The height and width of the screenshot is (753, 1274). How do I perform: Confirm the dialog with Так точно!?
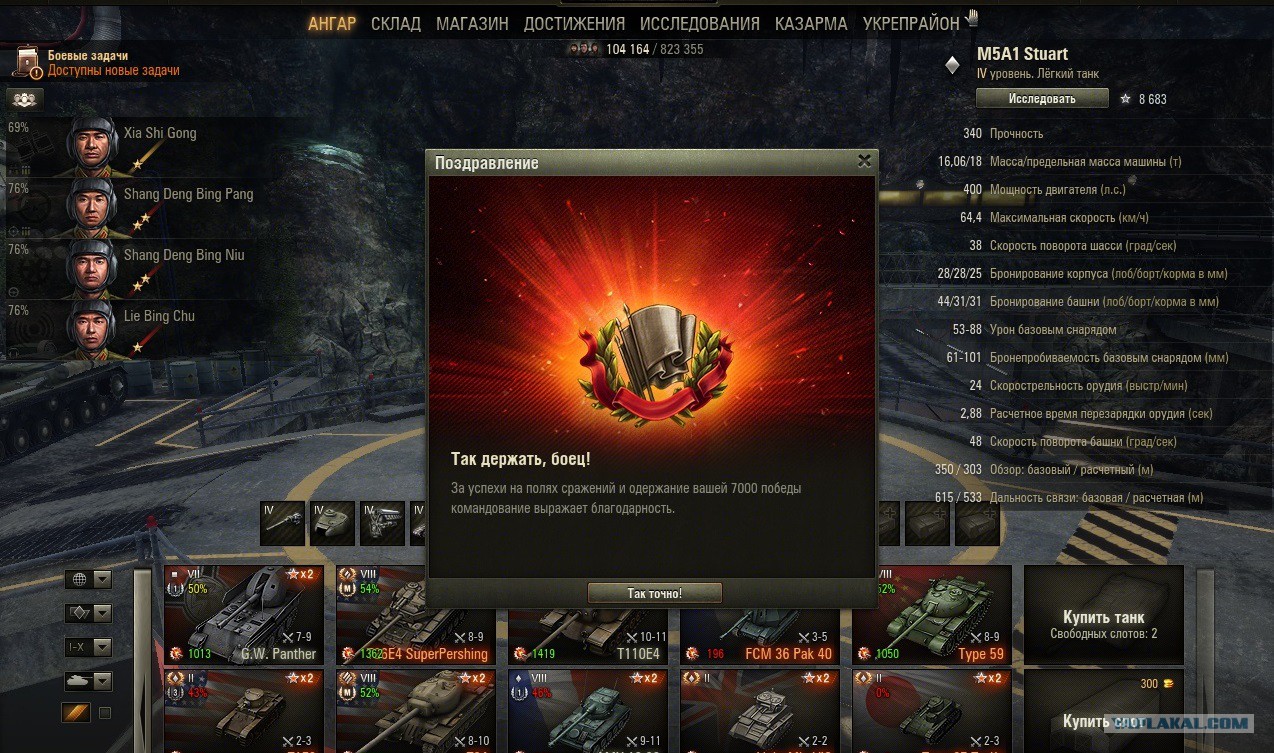pyautogui.click(x=654, y=593)
